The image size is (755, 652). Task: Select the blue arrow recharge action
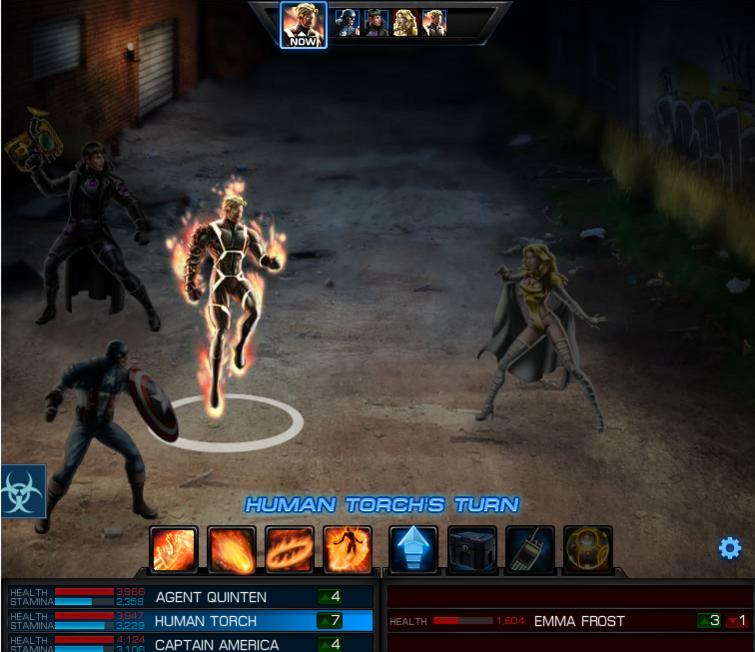413,549
